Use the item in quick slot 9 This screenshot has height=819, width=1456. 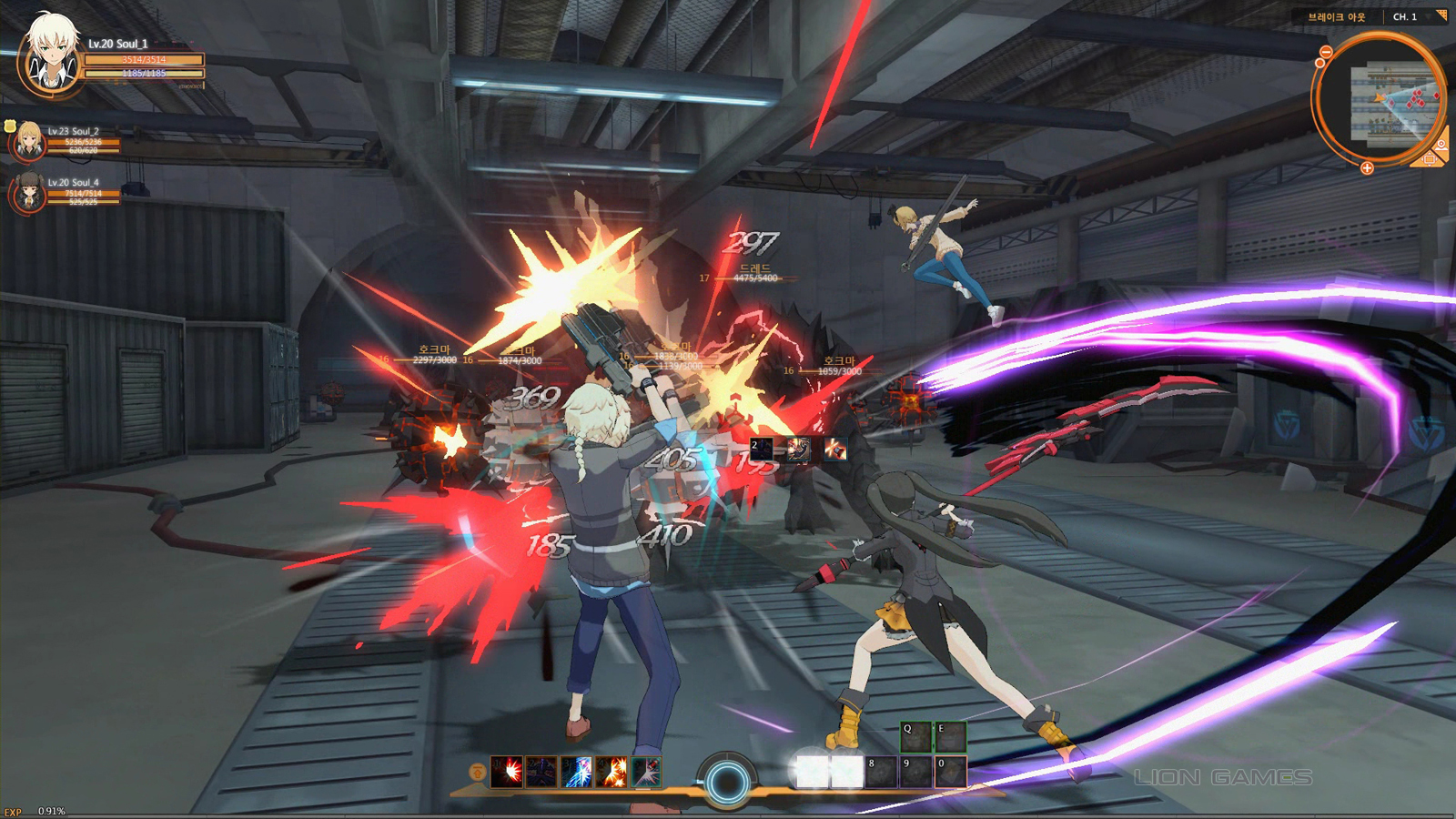(915, 772)
